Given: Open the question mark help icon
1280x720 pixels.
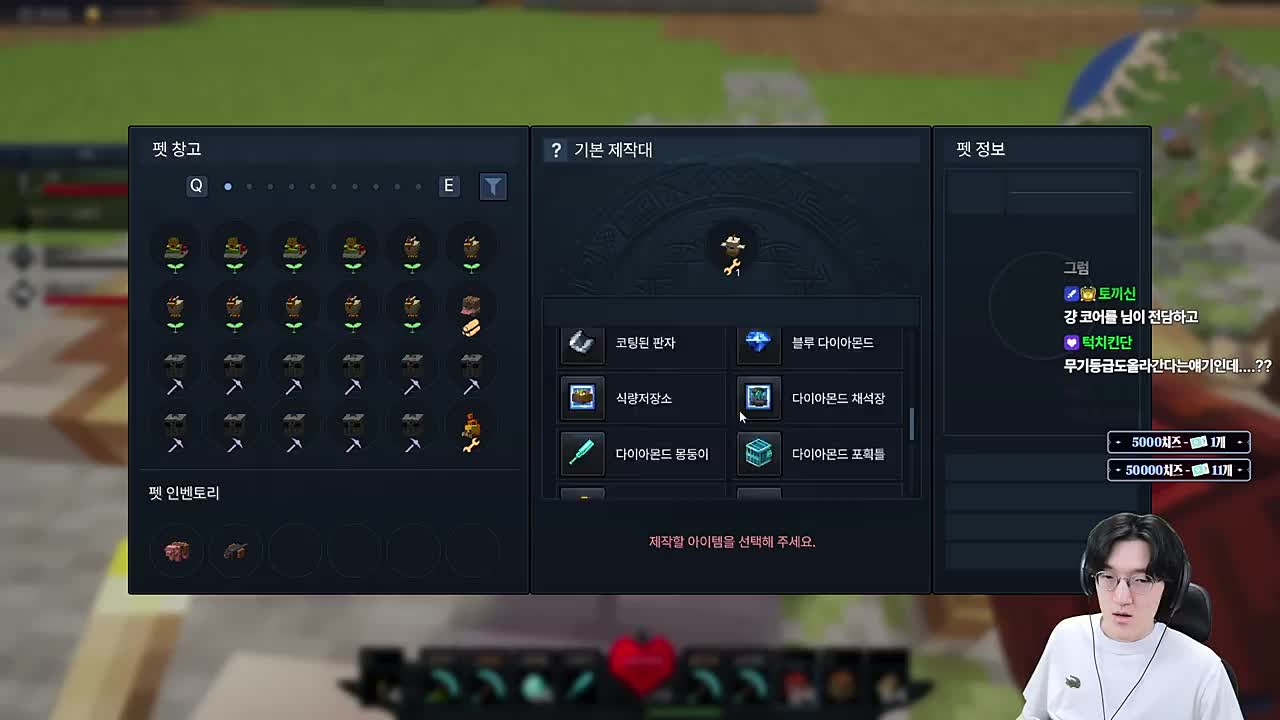Looking at the screenshot, I should [556, 149].
